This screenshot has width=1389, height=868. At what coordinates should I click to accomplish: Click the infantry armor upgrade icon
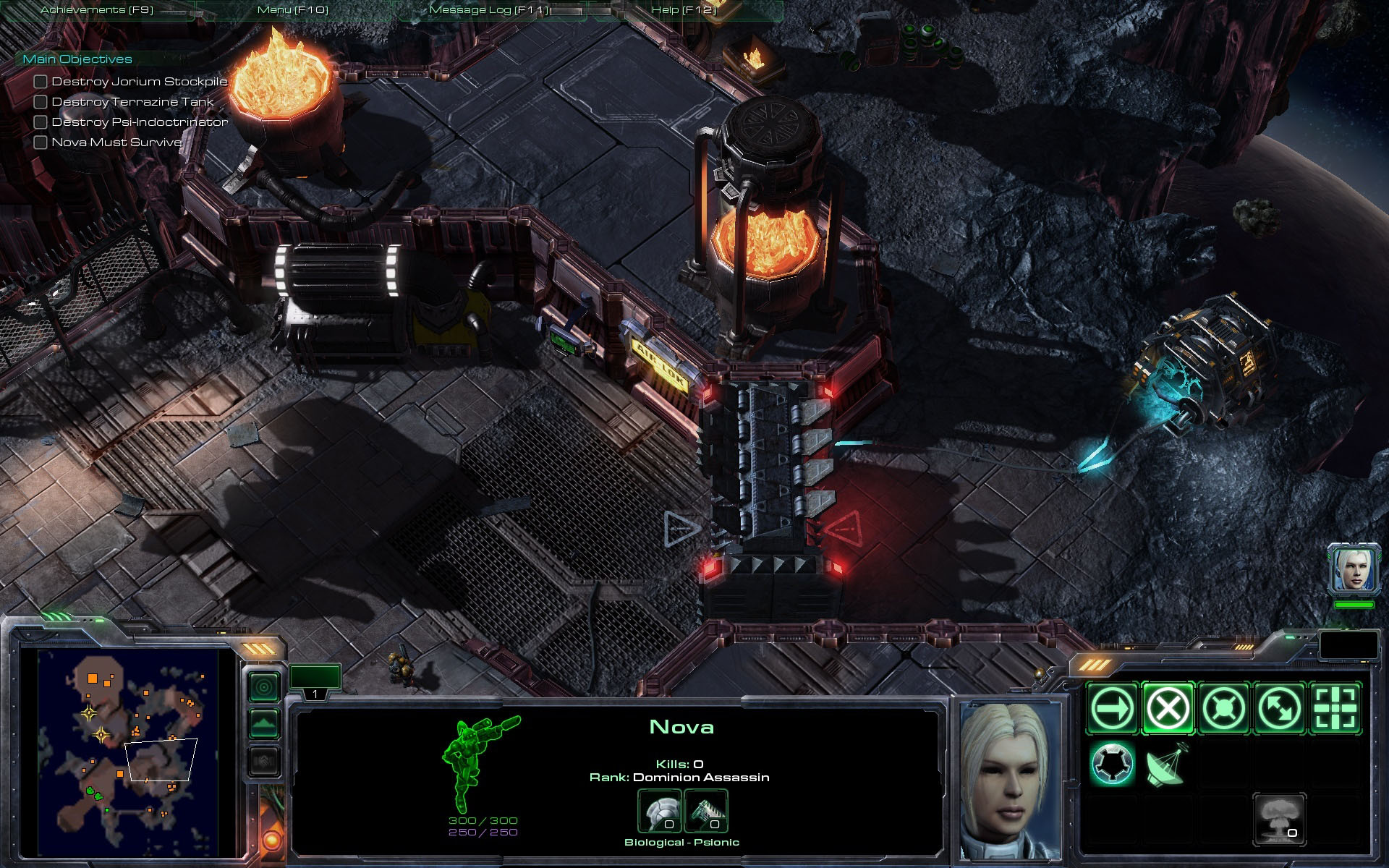[x=660, y=812]
